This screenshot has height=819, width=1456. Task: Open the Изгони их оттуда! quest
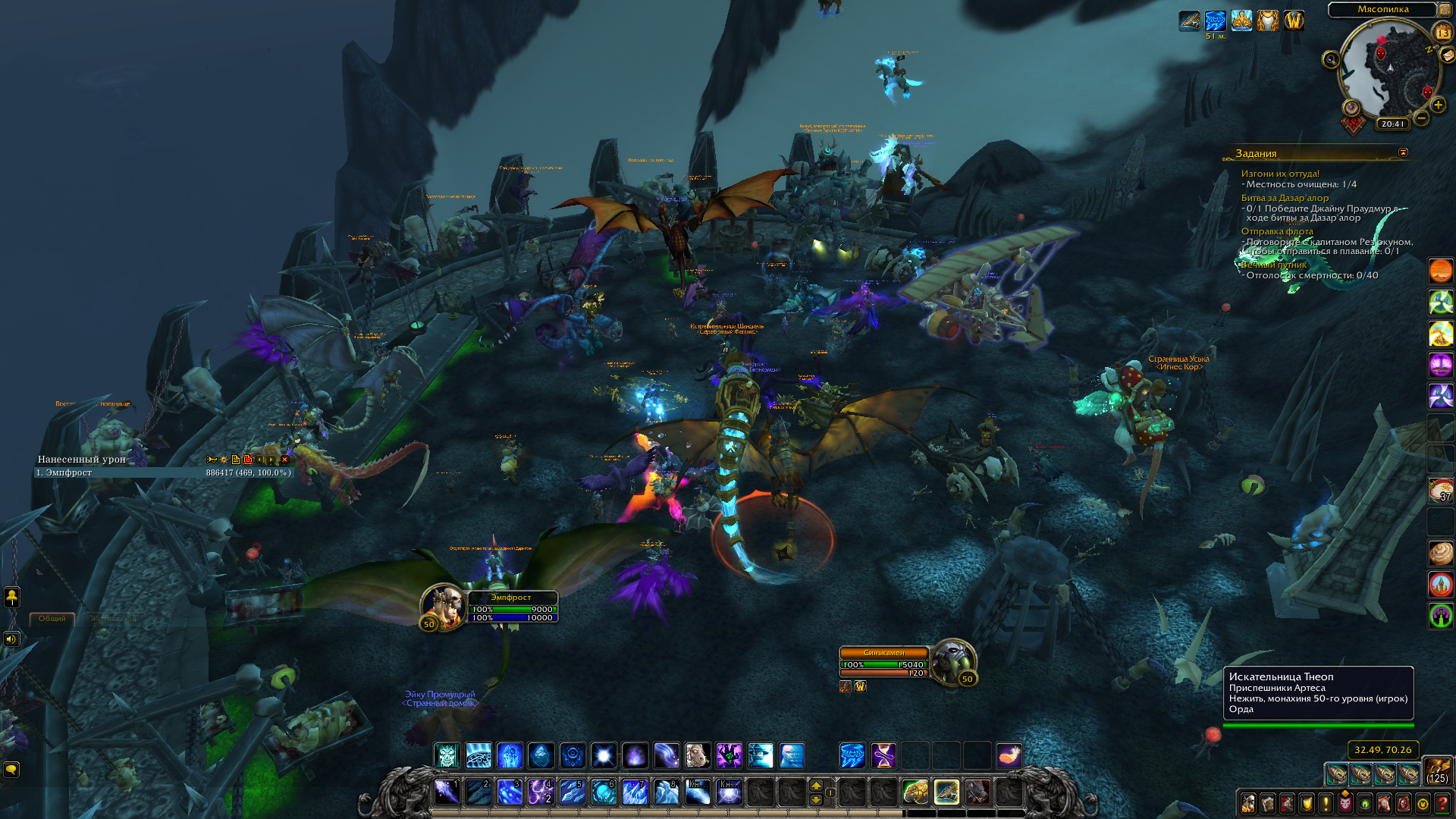[x=1280, y=174]
